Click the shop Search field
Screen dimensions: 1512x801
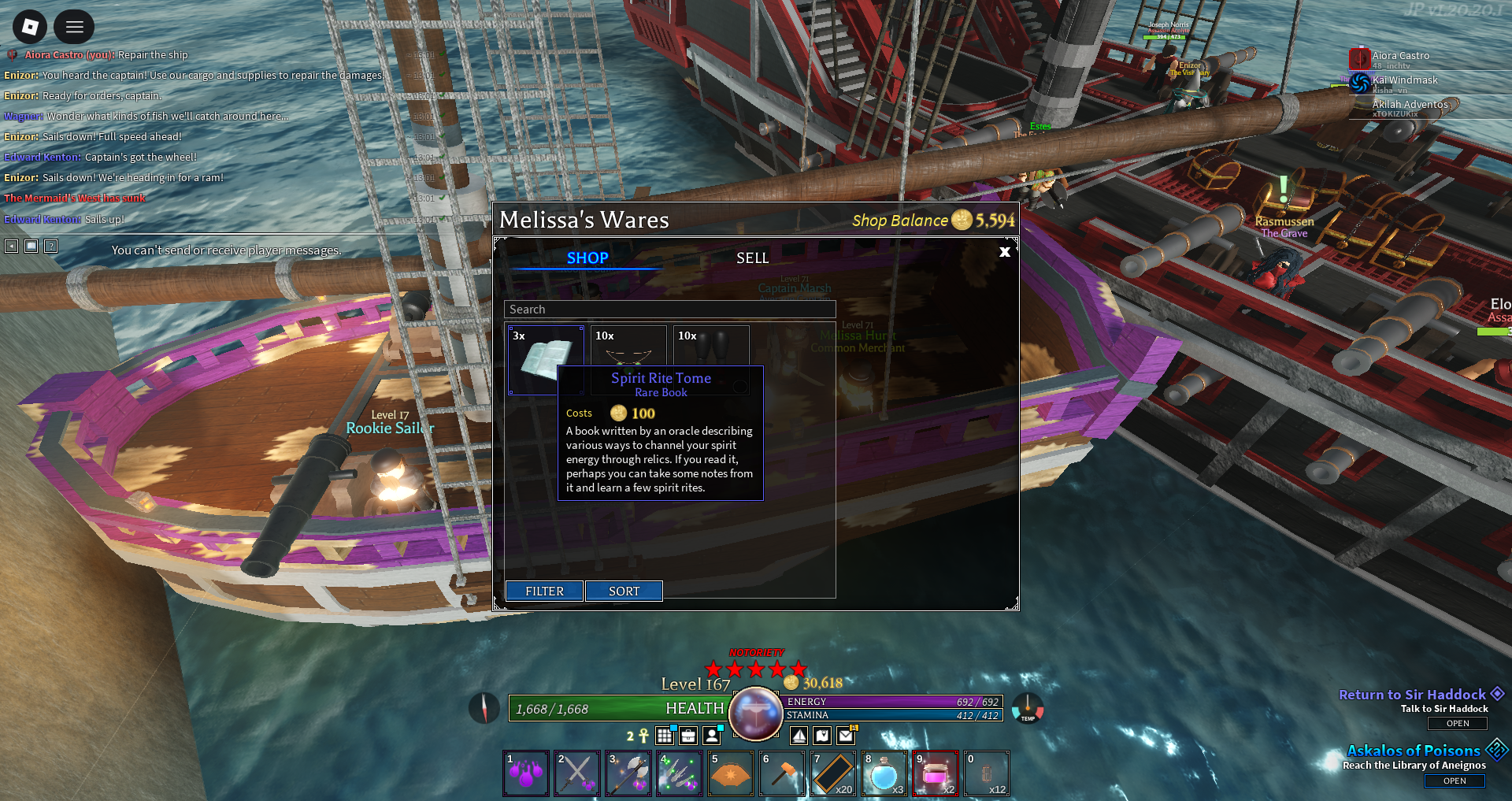click(x=669, y=310)
